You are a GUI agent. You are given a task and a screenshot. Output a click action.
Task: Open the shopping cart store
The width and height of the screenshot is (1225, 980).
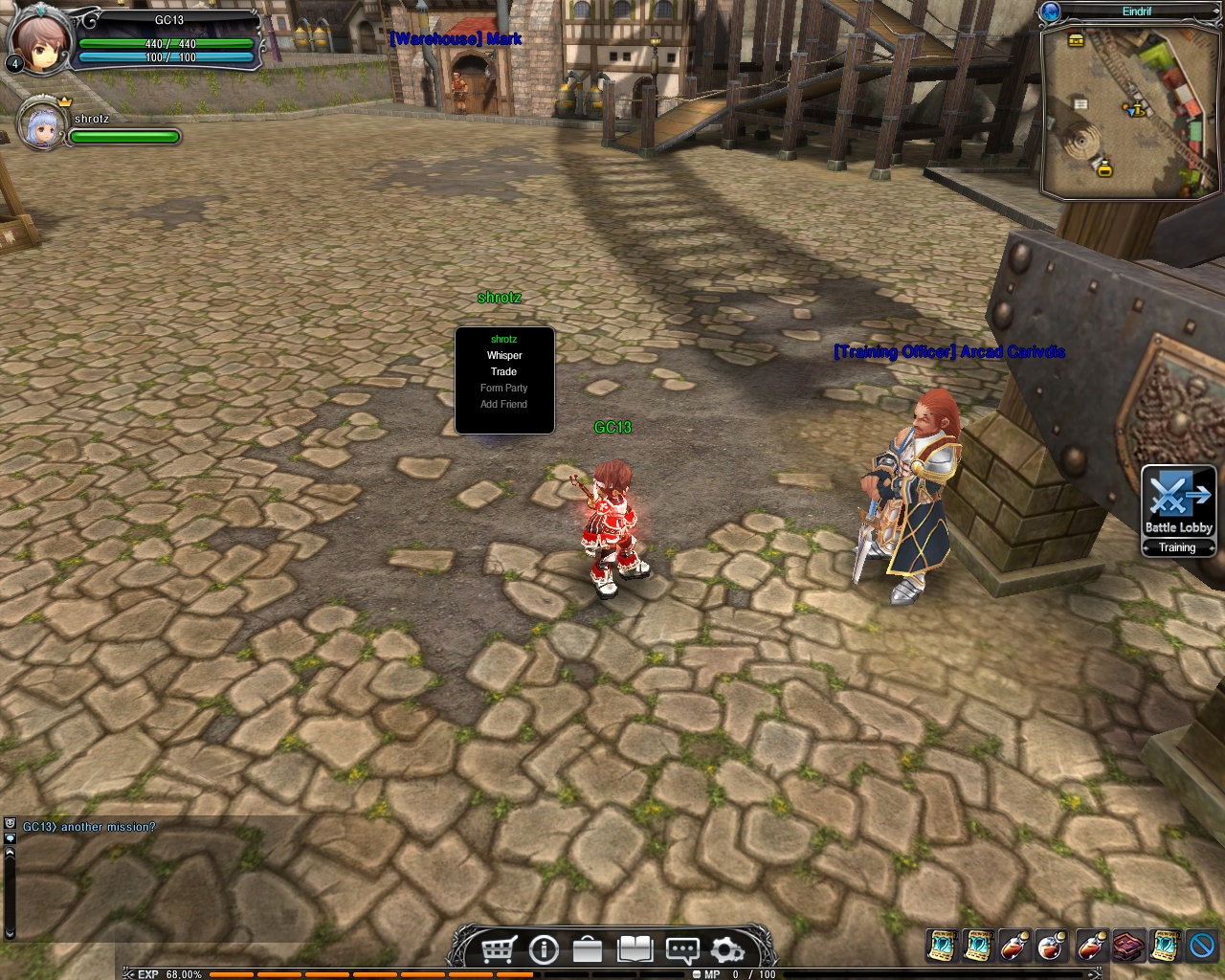tap(499, 949)
